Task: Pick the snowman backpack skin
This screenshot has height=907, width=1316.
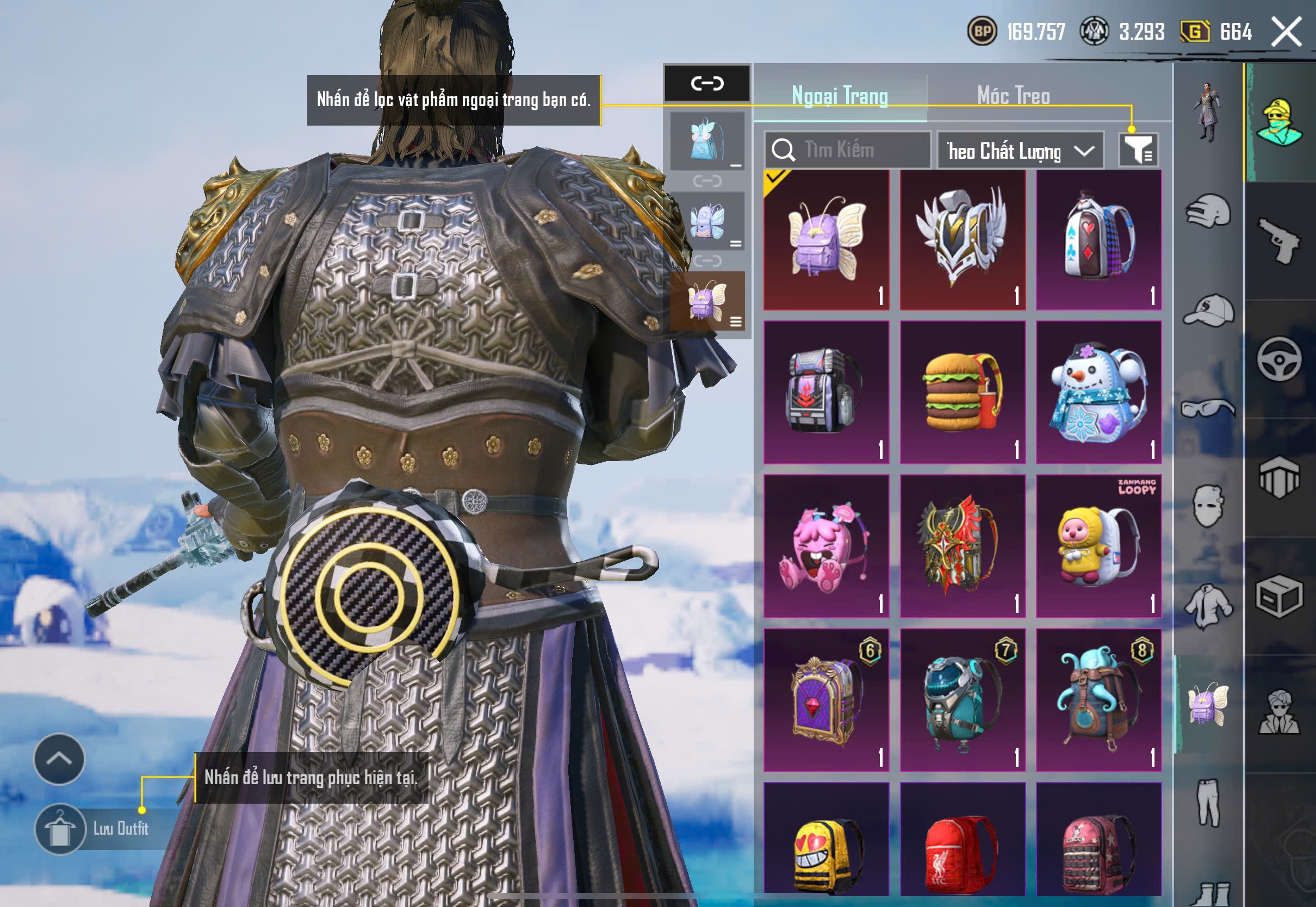Action: (1098, 392)
